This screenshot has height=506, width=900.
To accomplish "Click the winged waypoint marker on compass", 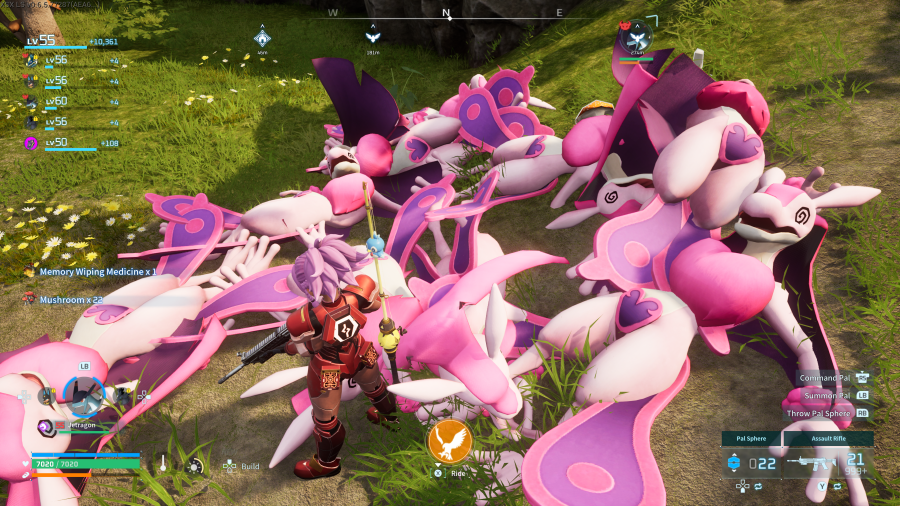I will pyautogui.click(x=372, y=38).
